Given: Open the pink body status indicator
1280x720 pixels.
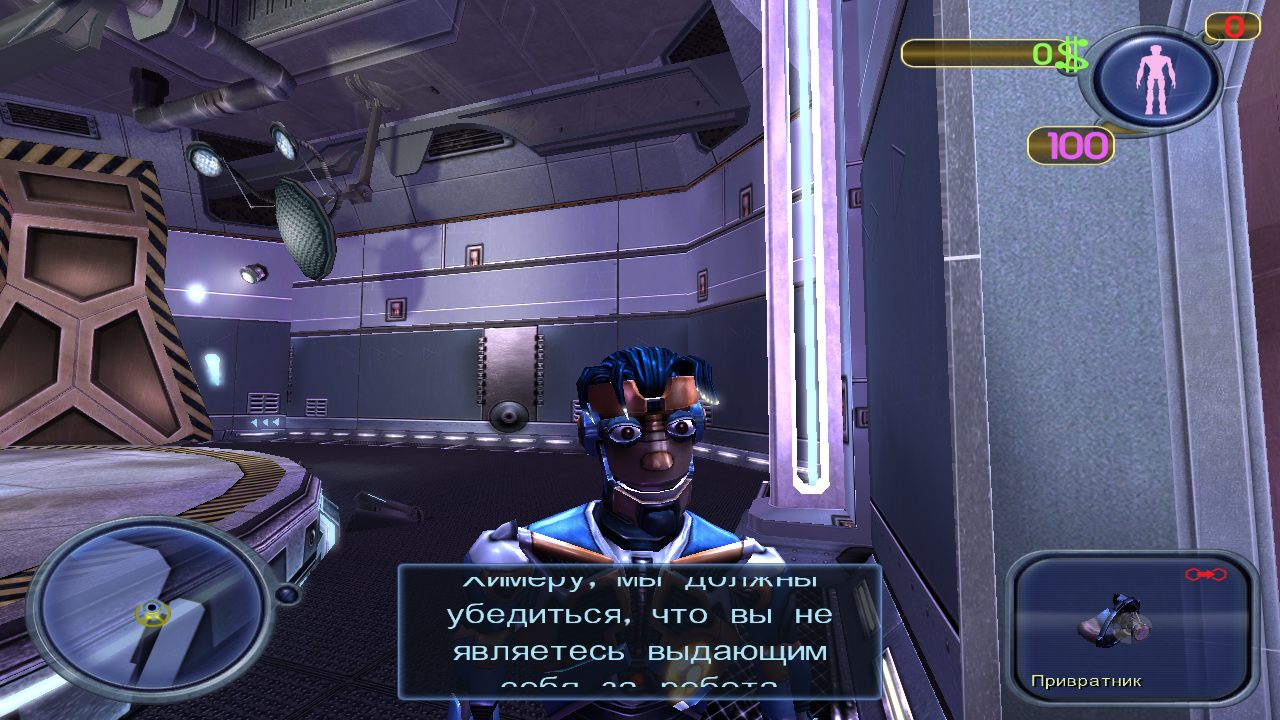Looking at the screenshot, I should (1155, 79).
